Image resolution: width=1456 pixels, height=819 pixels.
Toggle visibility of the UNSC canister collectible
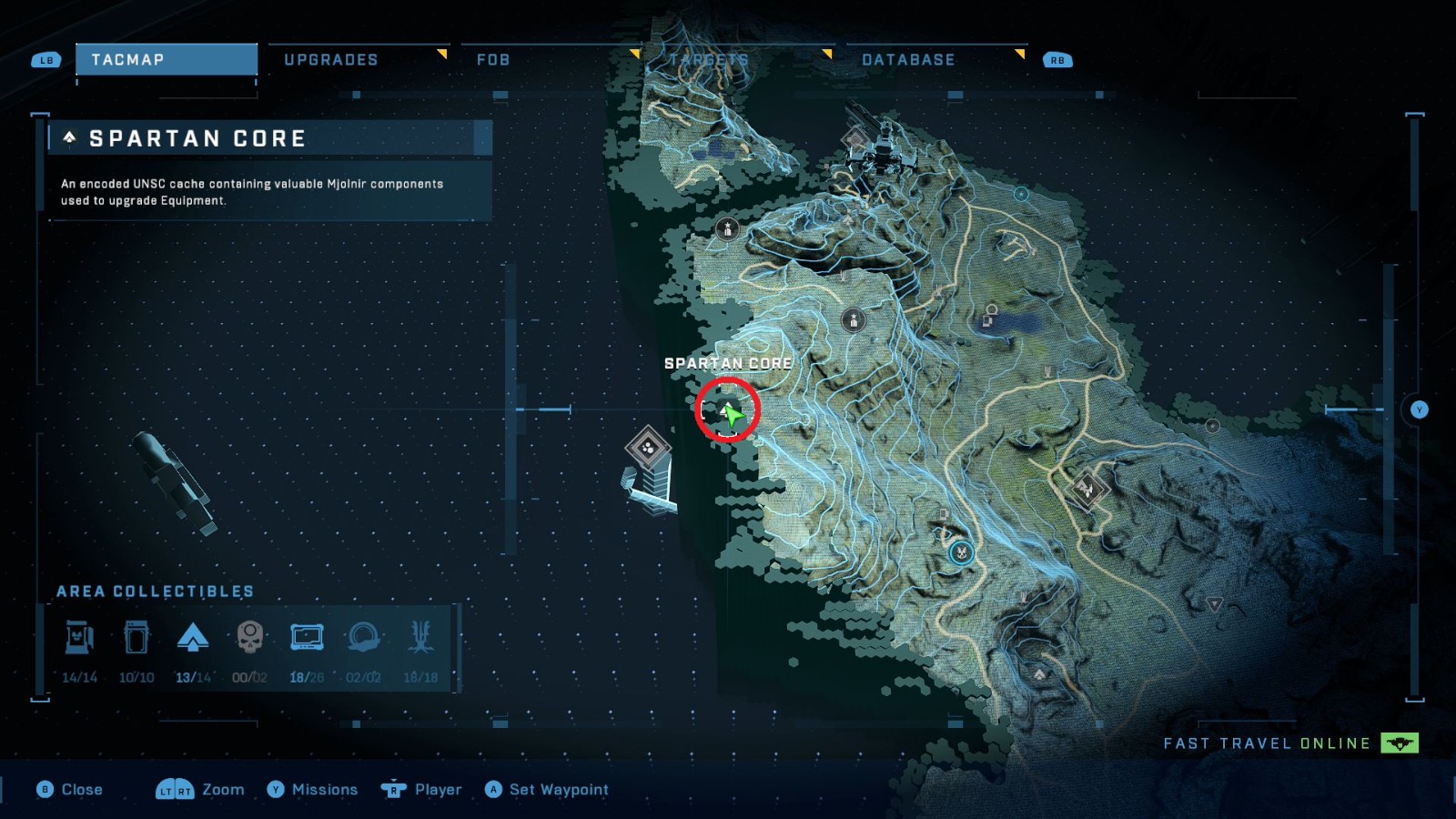click(136, 637)
